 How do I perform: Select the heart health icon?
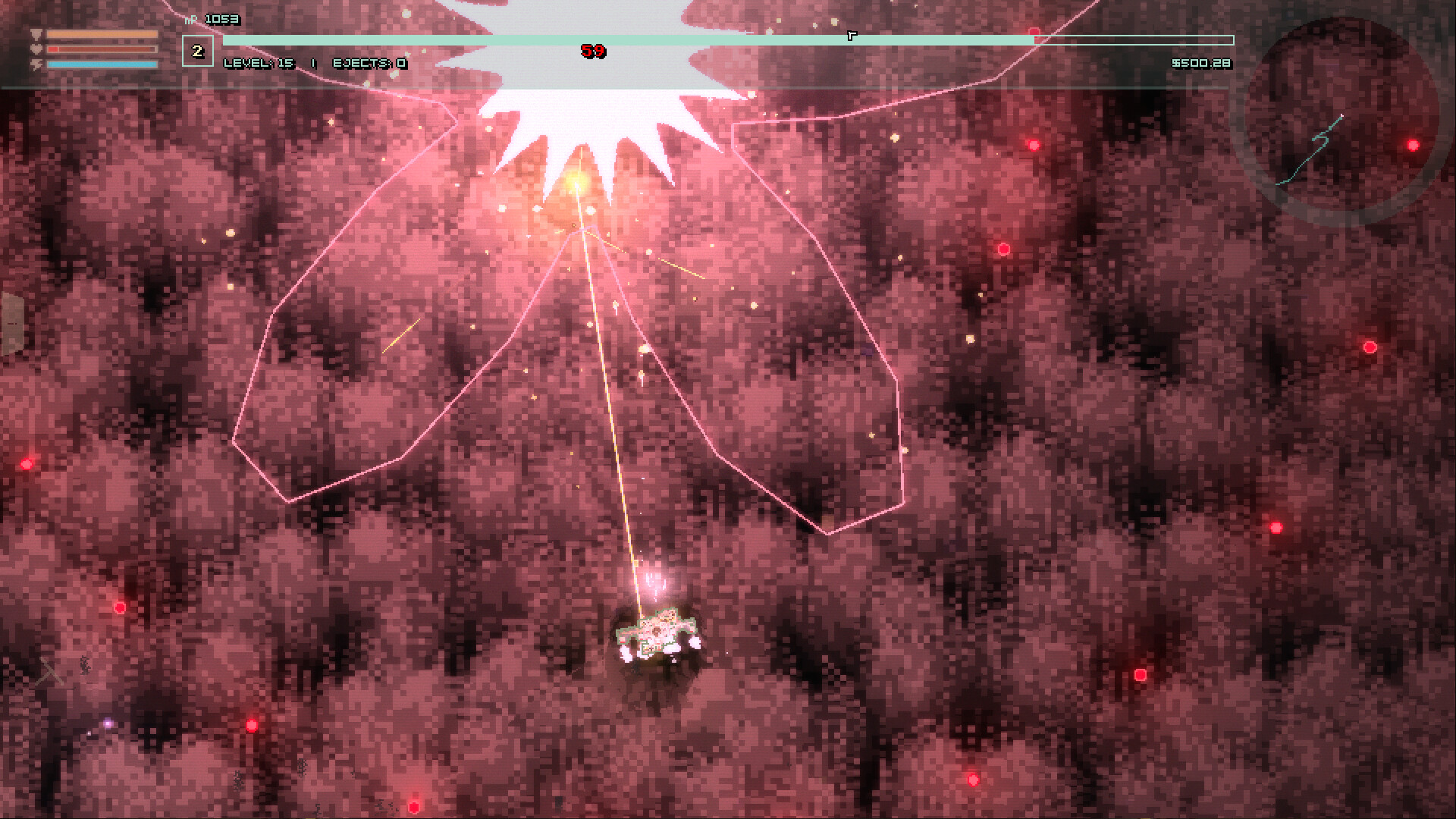click(x=35, y=49)
